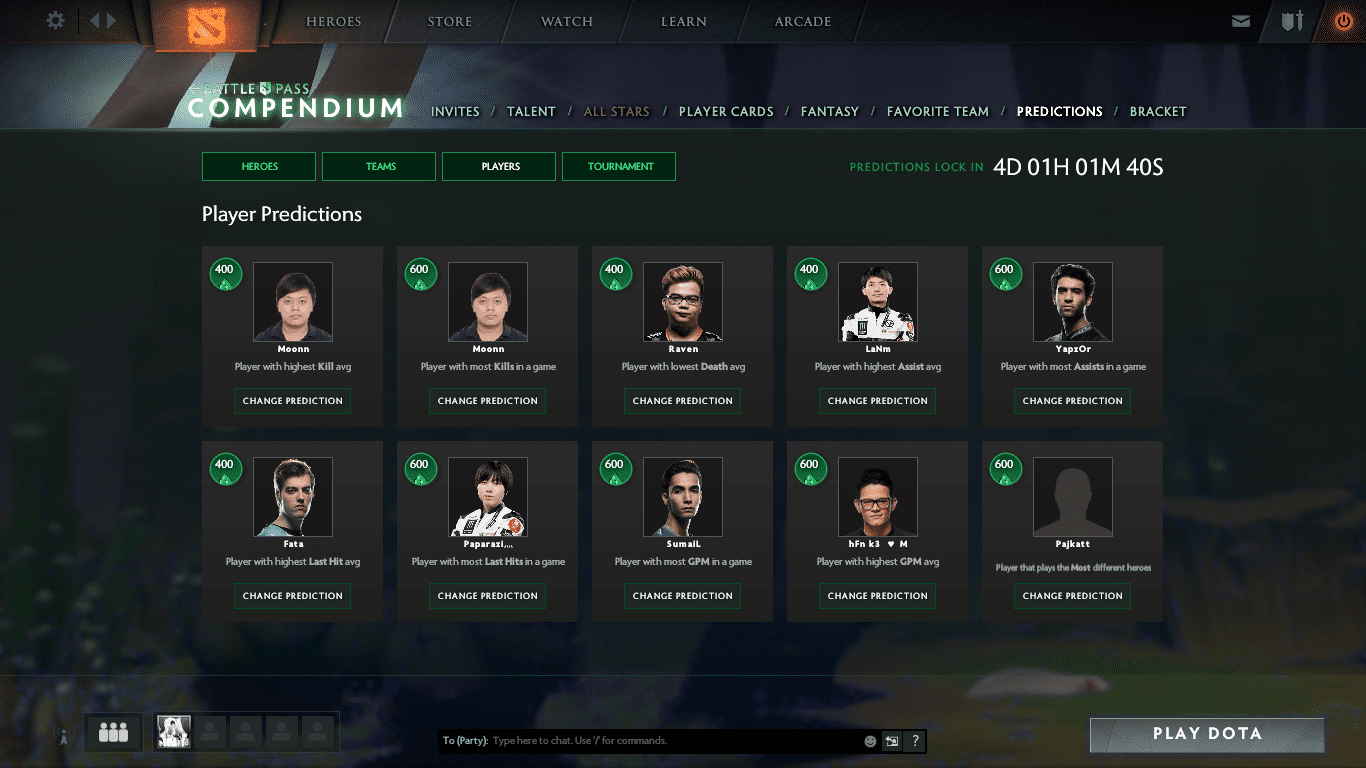Switch to the Bracket tab
The image size is (1366, 768).
point(1158,111)
